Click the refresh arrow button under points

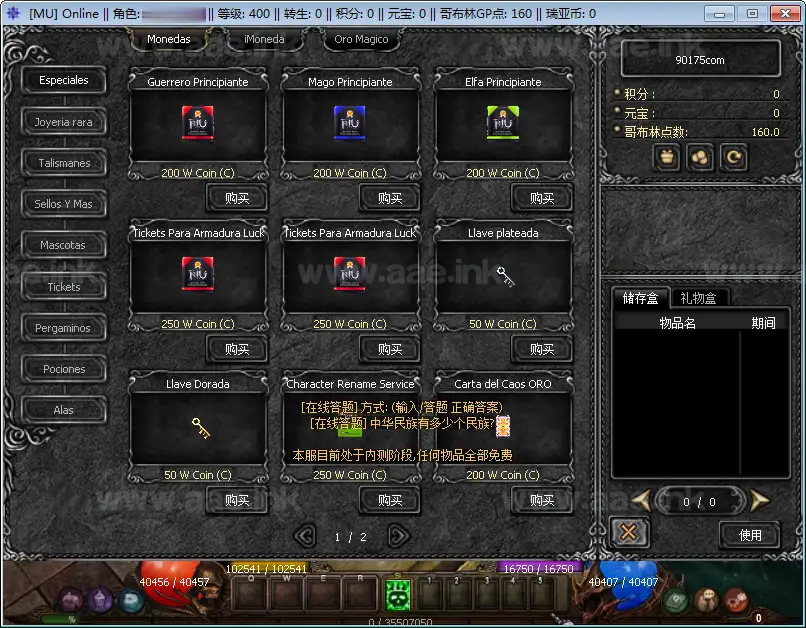[x=733, y=157]
